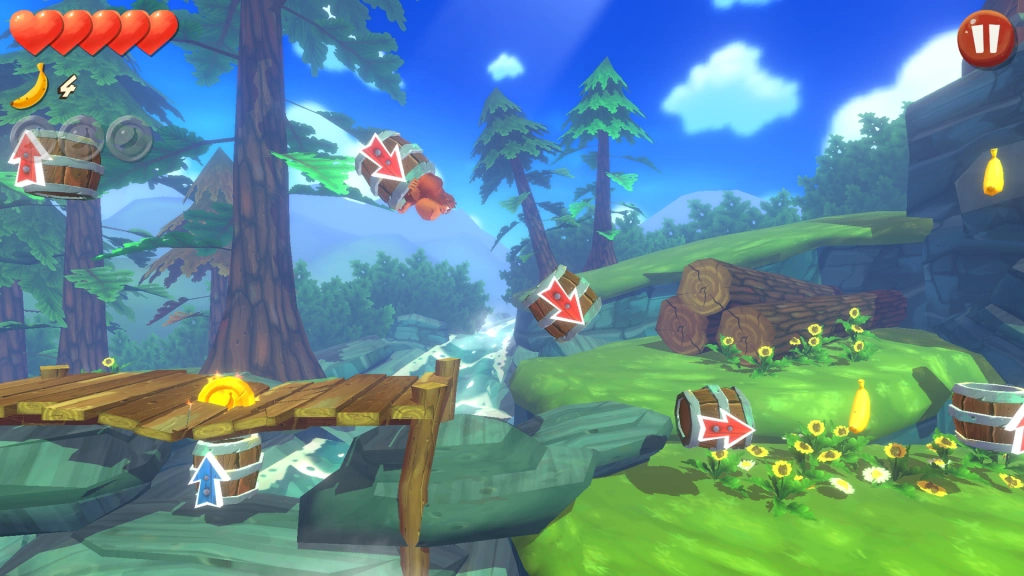1024x576 pixels.
Task: Pause the game with the red button
Action: click(x=985, y=39)
